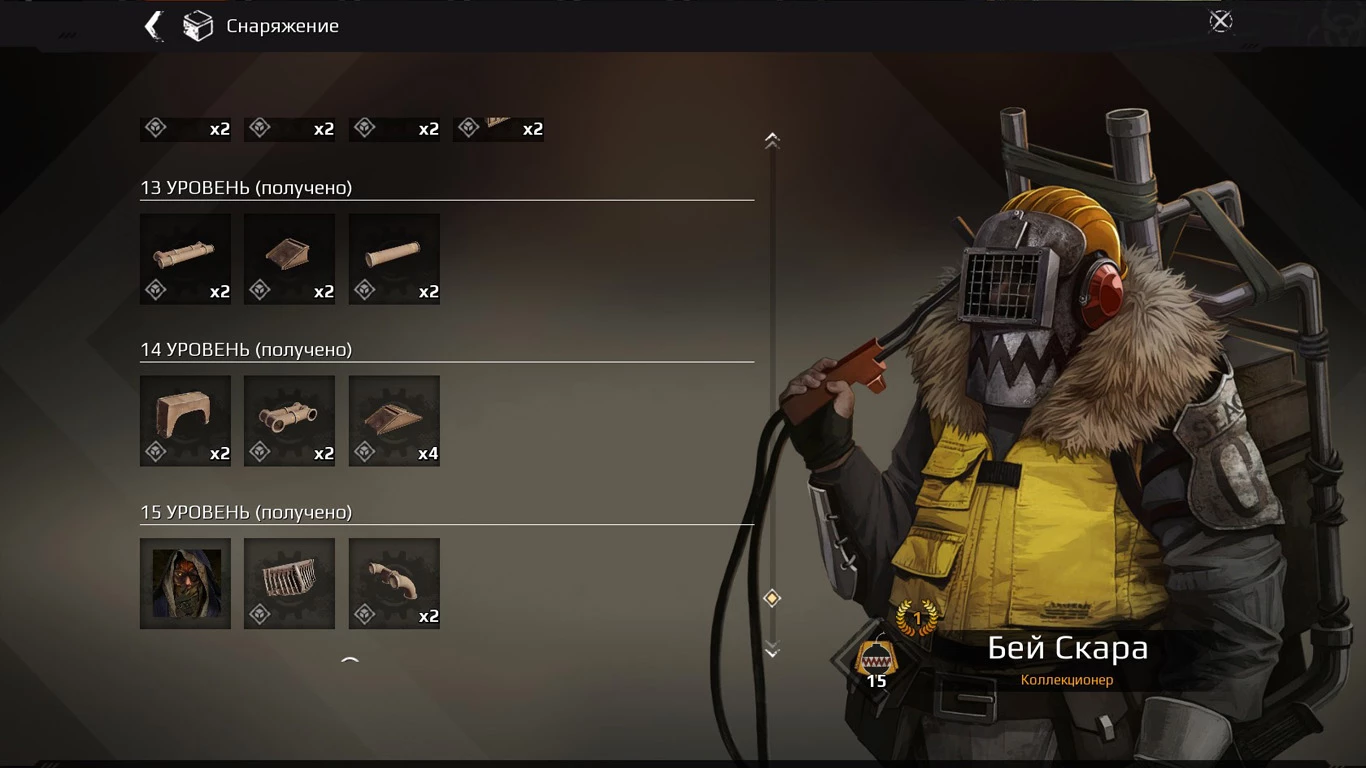Select the level 15 hooded character portrait
This screenshot has width=1366, height=768.
point(185,583)
